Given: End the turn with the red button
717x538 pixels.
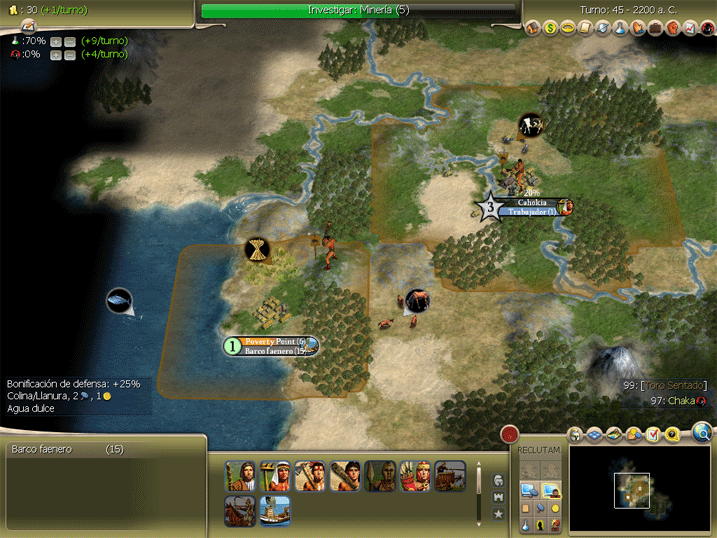Looking at the screenshot, I should pos(510,435).
